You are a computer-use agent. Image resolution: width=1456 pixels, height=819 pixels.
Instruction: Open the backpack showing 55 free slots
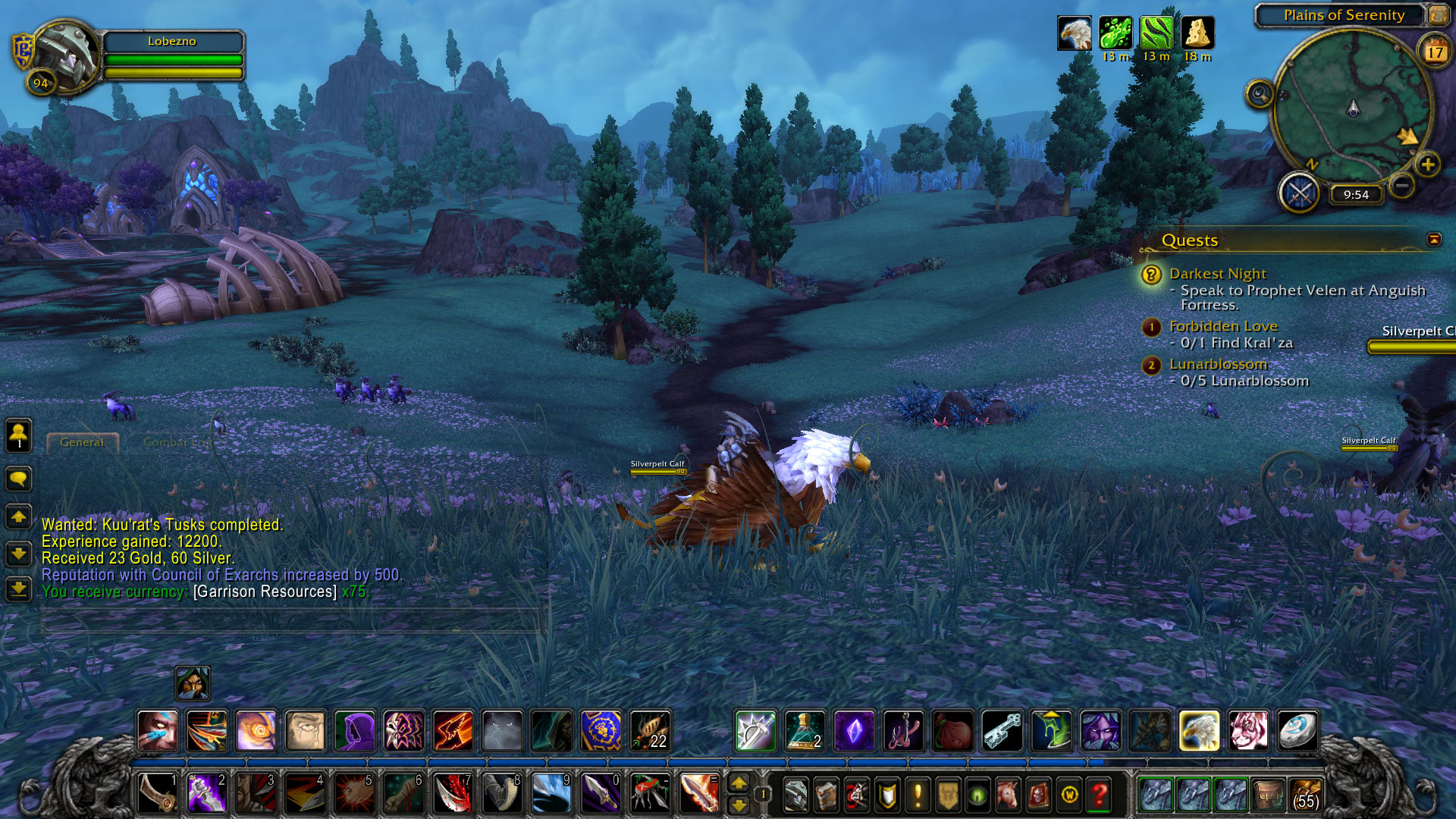pyautogui.click(x=1305, y=795)
